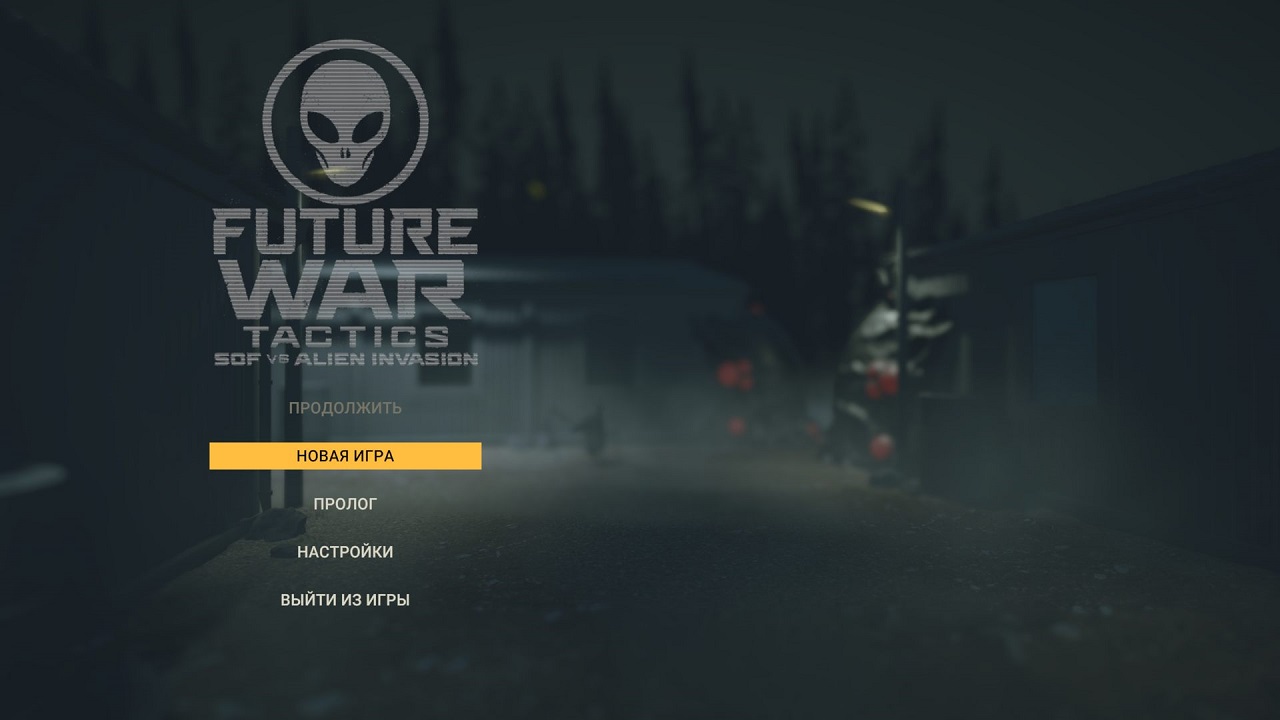Click the TACTICS text under the title
This screenshot has width=1280, height=720.
(345, 333)
